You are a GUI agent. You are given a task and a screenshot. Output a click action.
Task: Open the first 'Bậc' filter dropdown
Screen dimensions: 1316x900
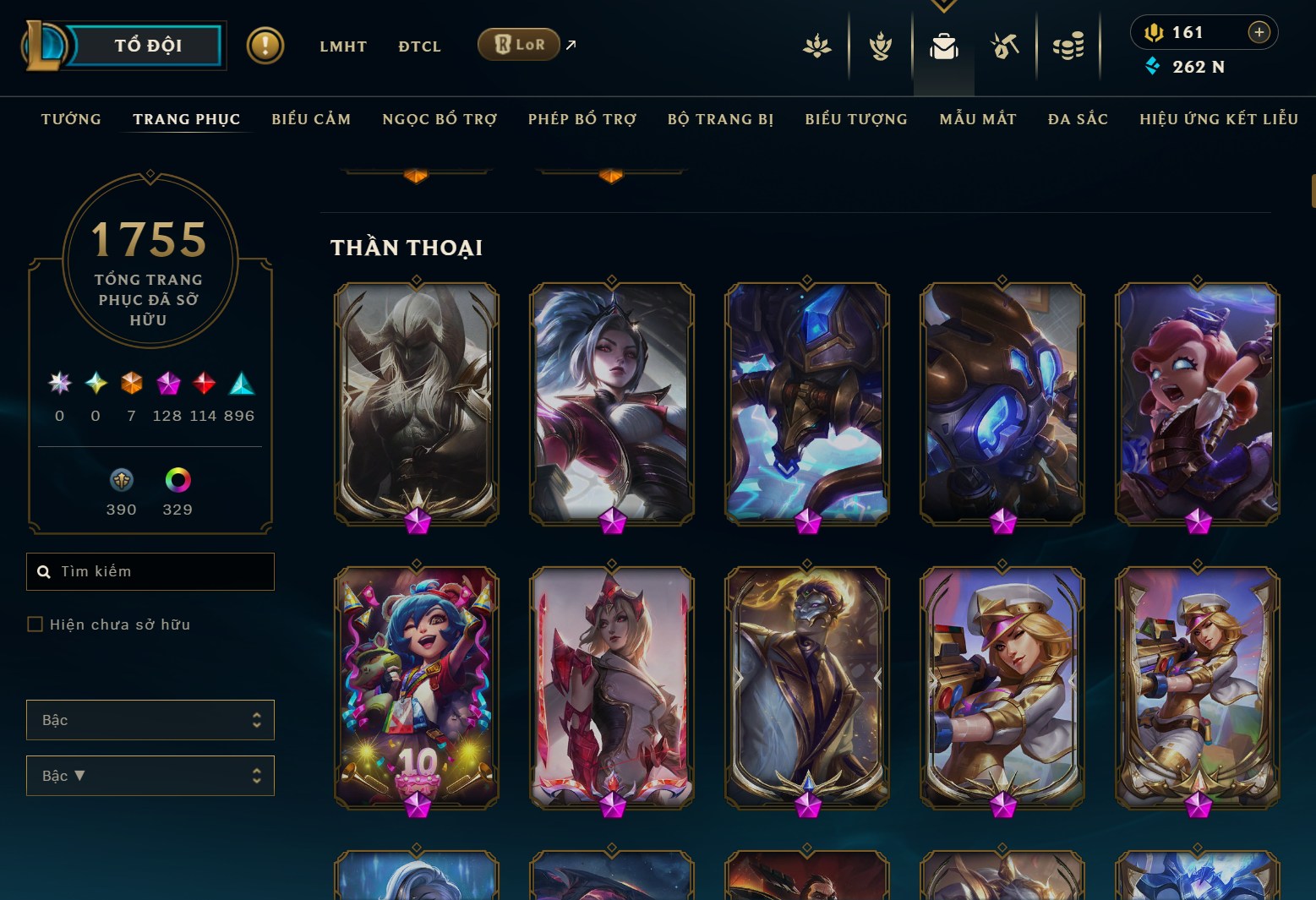150,719
